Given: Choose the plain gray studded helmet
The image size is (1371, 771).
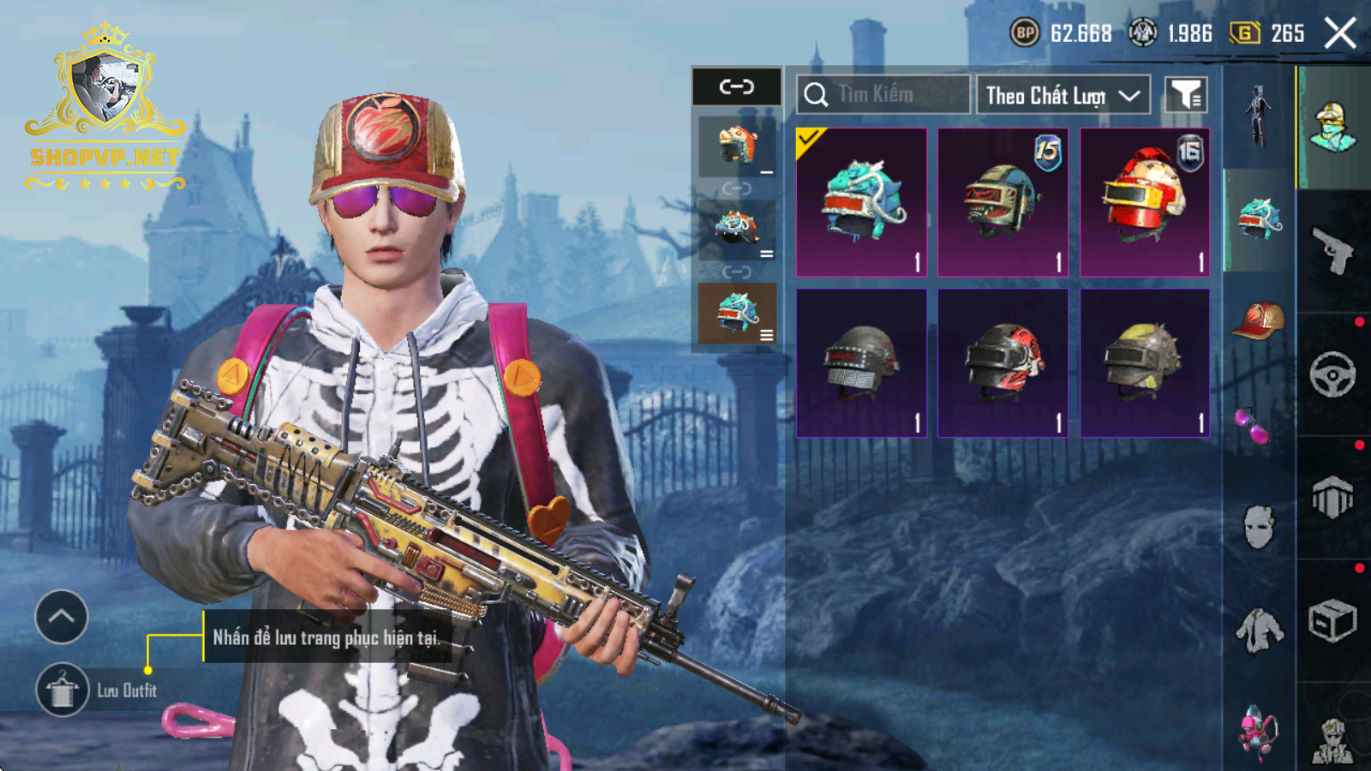Looking at the screenshot, I should pyautogui.click(x=861, y=363).
